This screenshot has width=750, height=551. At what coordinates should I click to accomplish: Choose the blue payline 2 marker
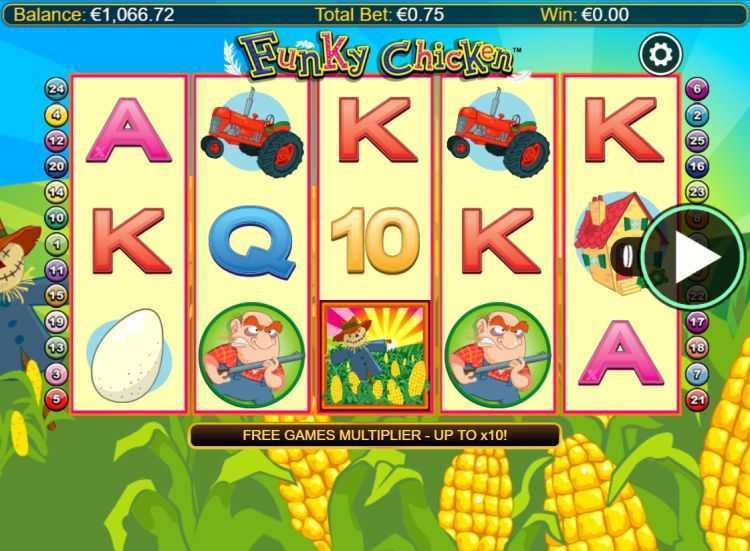pos(696,115)
